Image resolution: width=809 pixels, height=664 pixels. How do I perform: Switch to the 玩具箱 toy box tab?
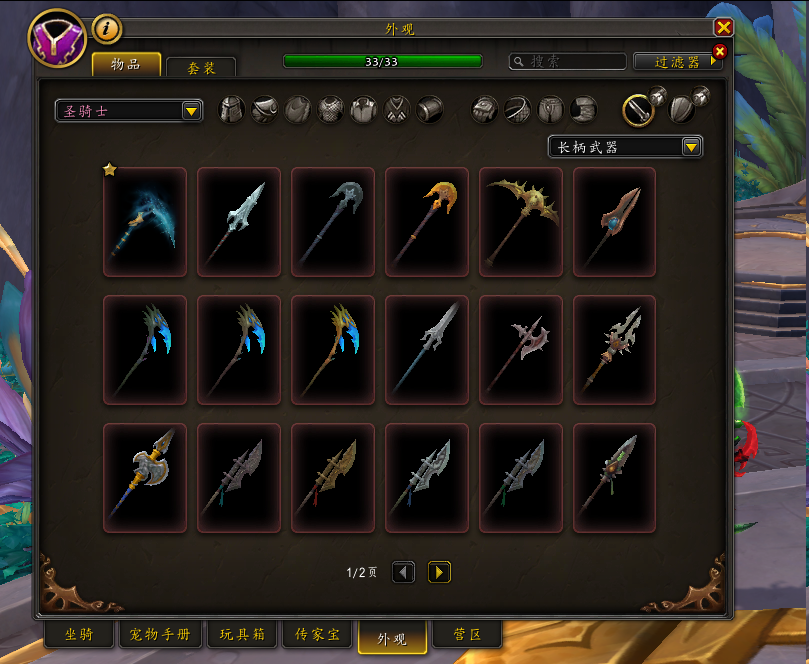coord(241,635)
